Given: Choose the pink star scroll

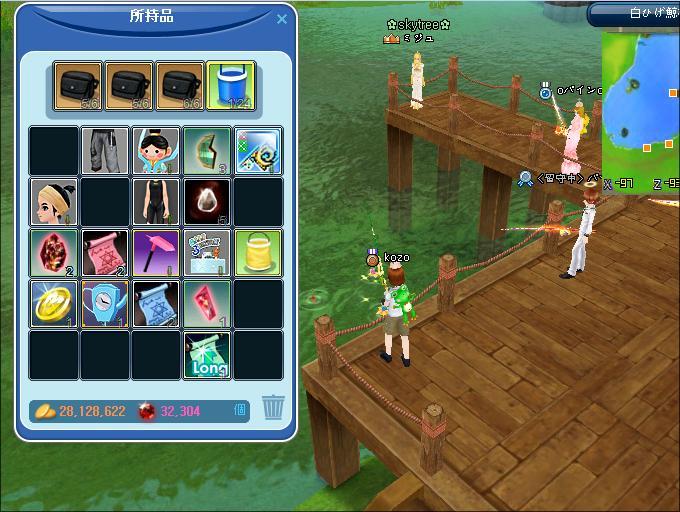Looking at the screenshot, I should click(x=105, y=253).
